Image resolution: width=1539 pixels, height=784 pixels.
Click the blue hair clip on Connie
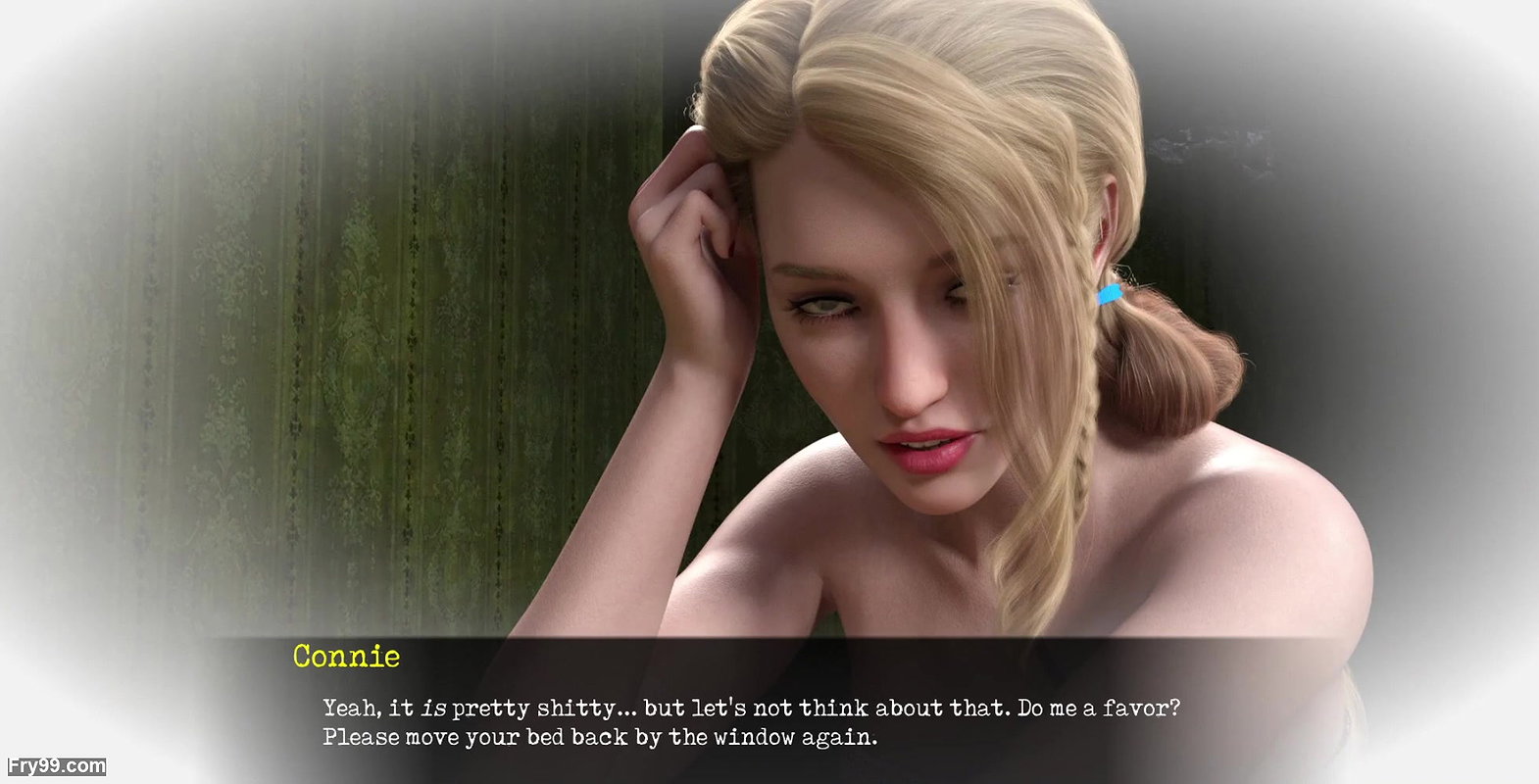(x=1109, y=291)
